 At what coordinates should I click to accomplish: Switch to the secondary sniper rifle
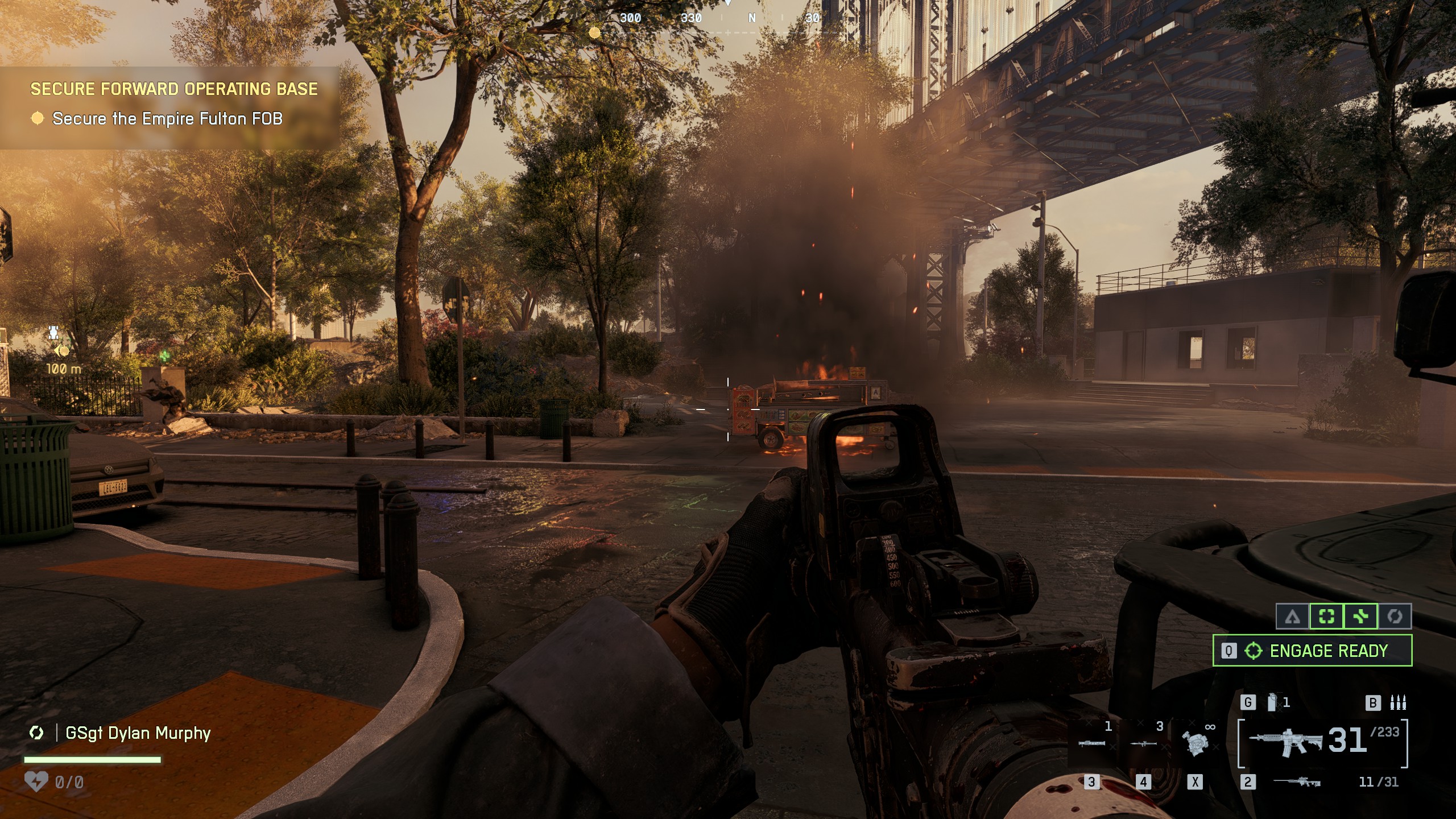tap(1297, 782)
